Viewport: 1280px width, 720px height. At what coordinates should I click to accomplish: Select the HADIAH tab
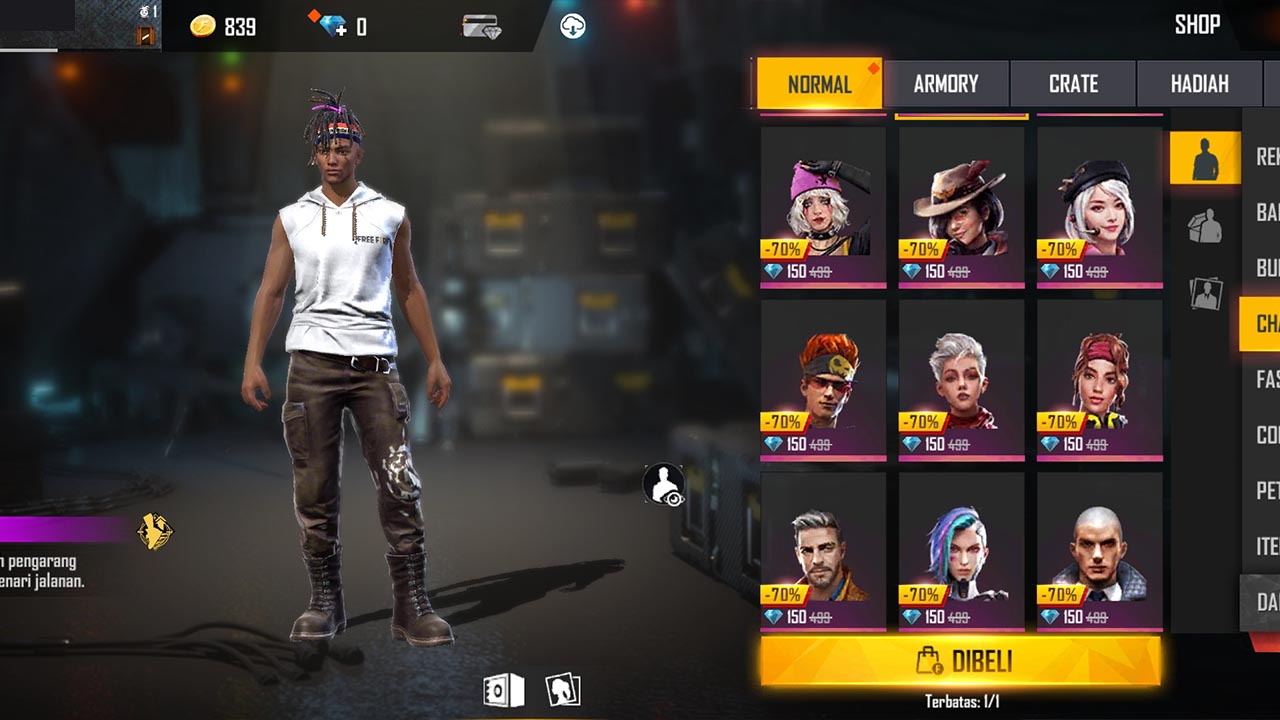tap(1199, 84)
